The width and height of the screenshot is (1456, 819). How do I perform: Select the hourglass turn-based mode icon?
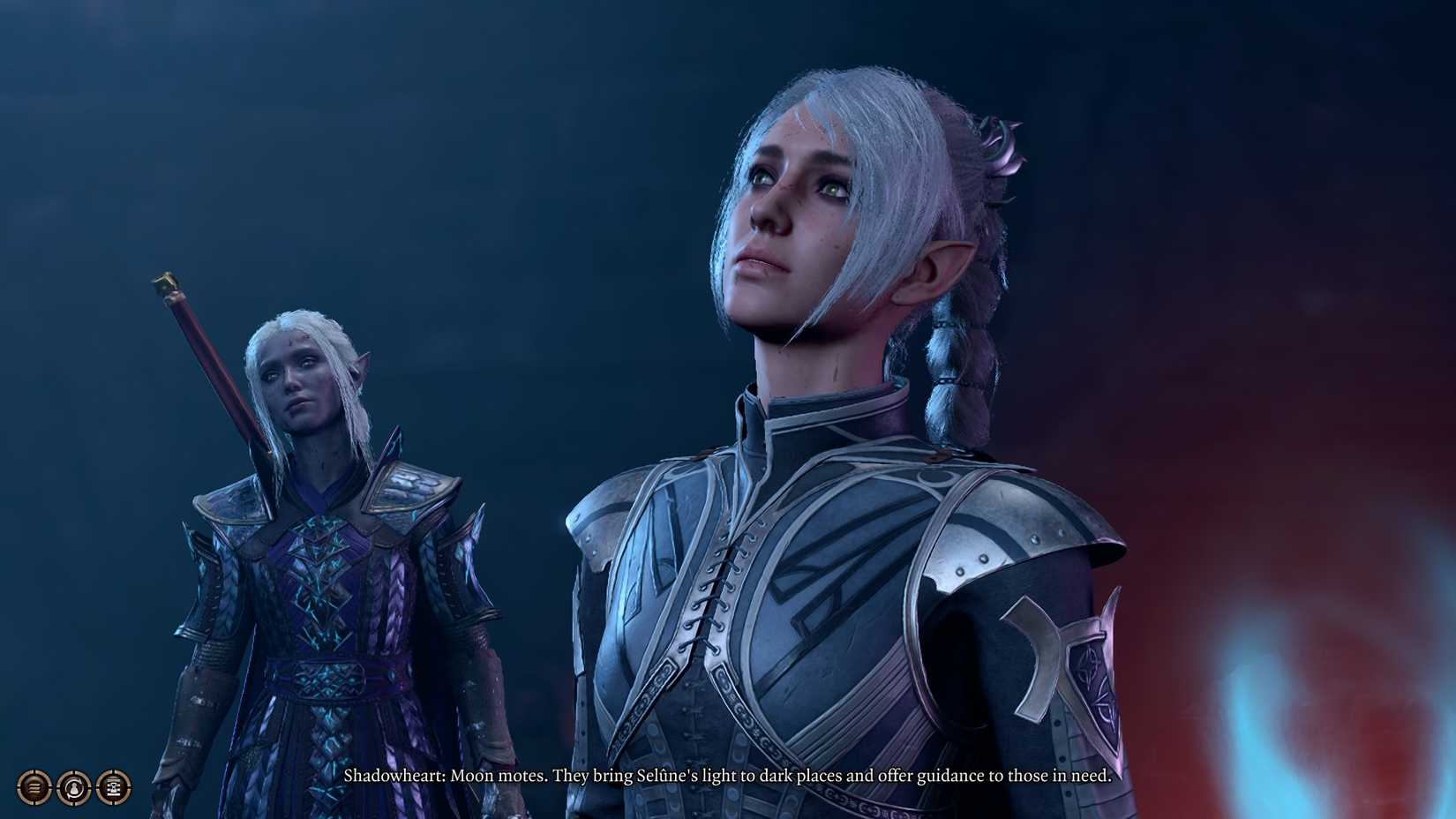113,787
